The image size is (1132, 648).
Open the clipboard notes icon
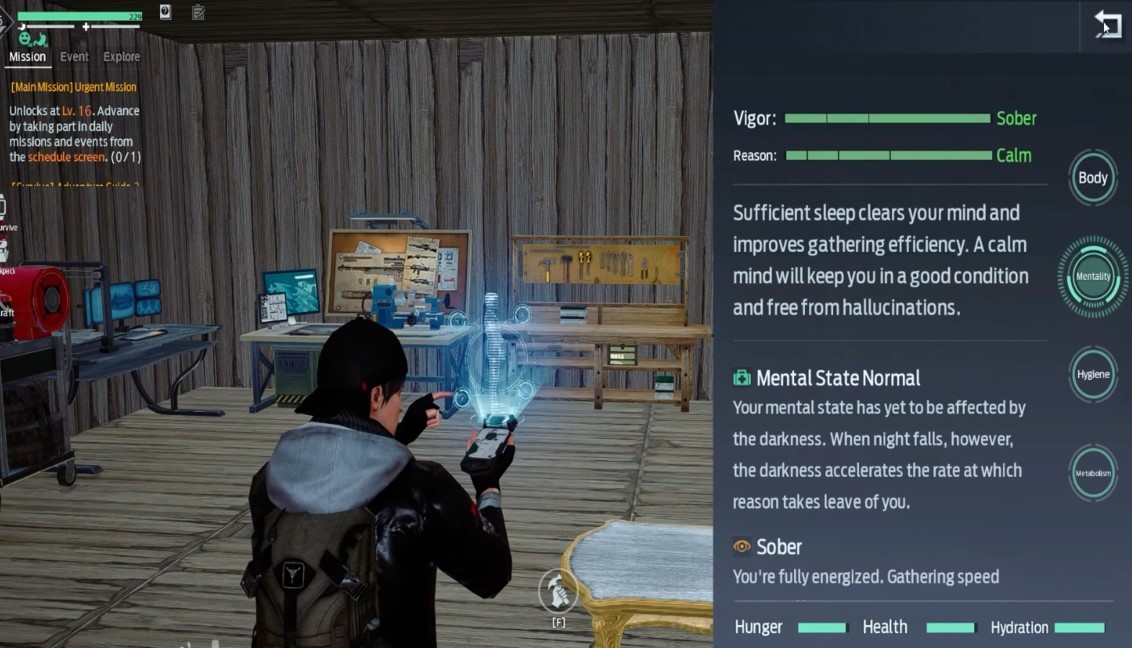(x=198, y=12)
